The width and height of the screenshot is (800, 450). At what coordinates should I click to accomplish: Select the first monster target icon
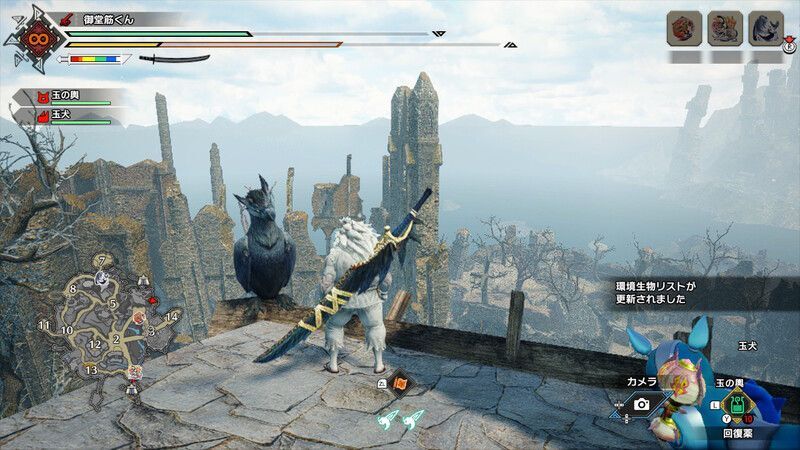(x=685, y=28)
